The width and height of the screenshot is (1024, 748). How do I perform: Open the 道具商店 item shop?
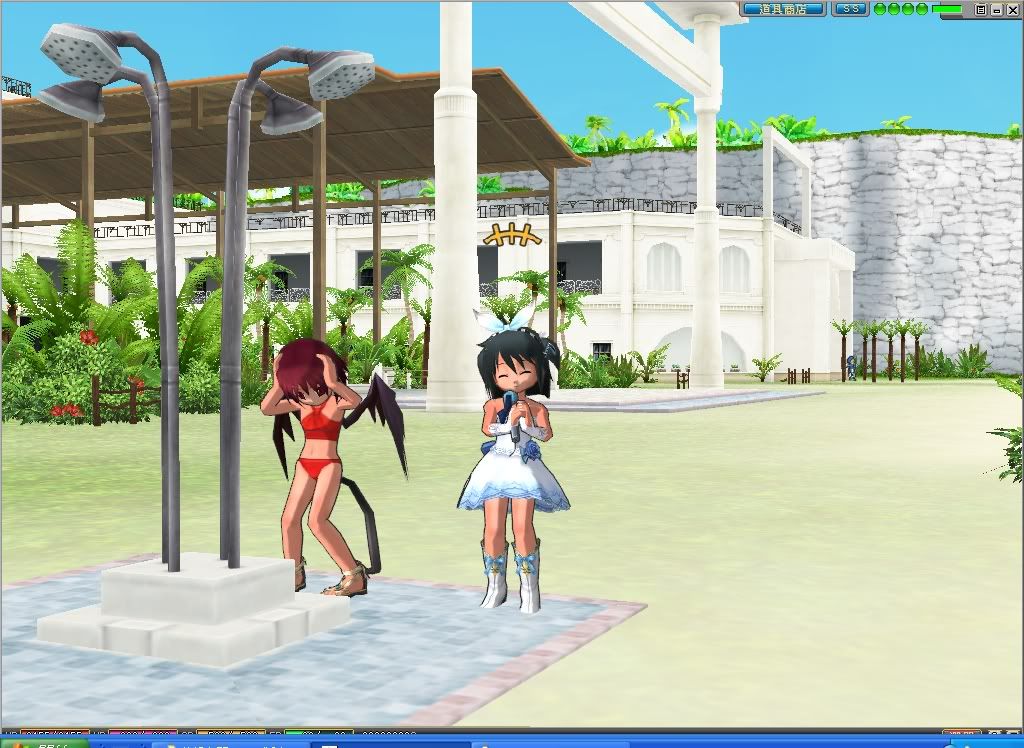pos(784,9)
